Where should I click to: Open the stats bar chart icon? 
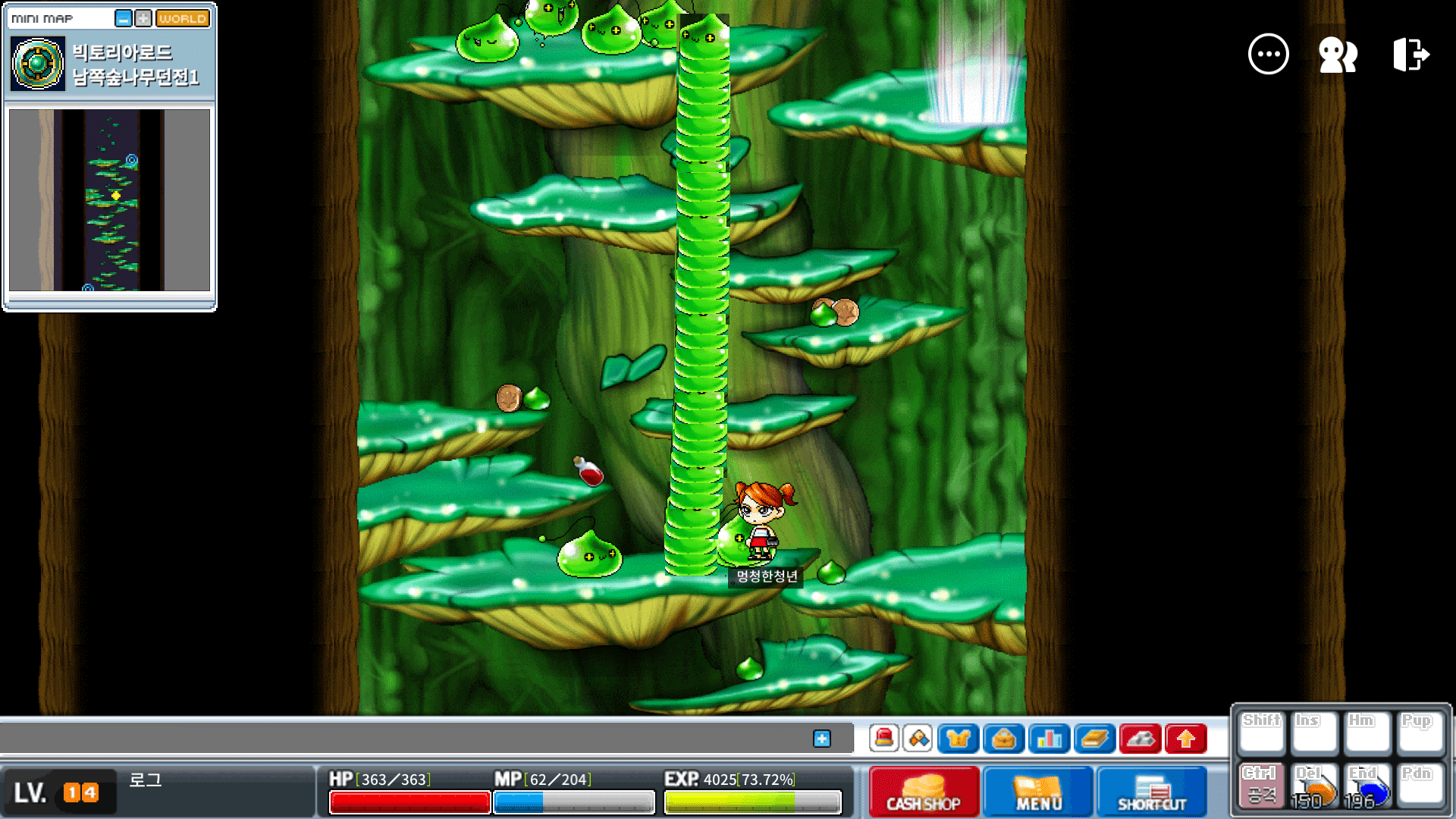[x=1049, y=738]
